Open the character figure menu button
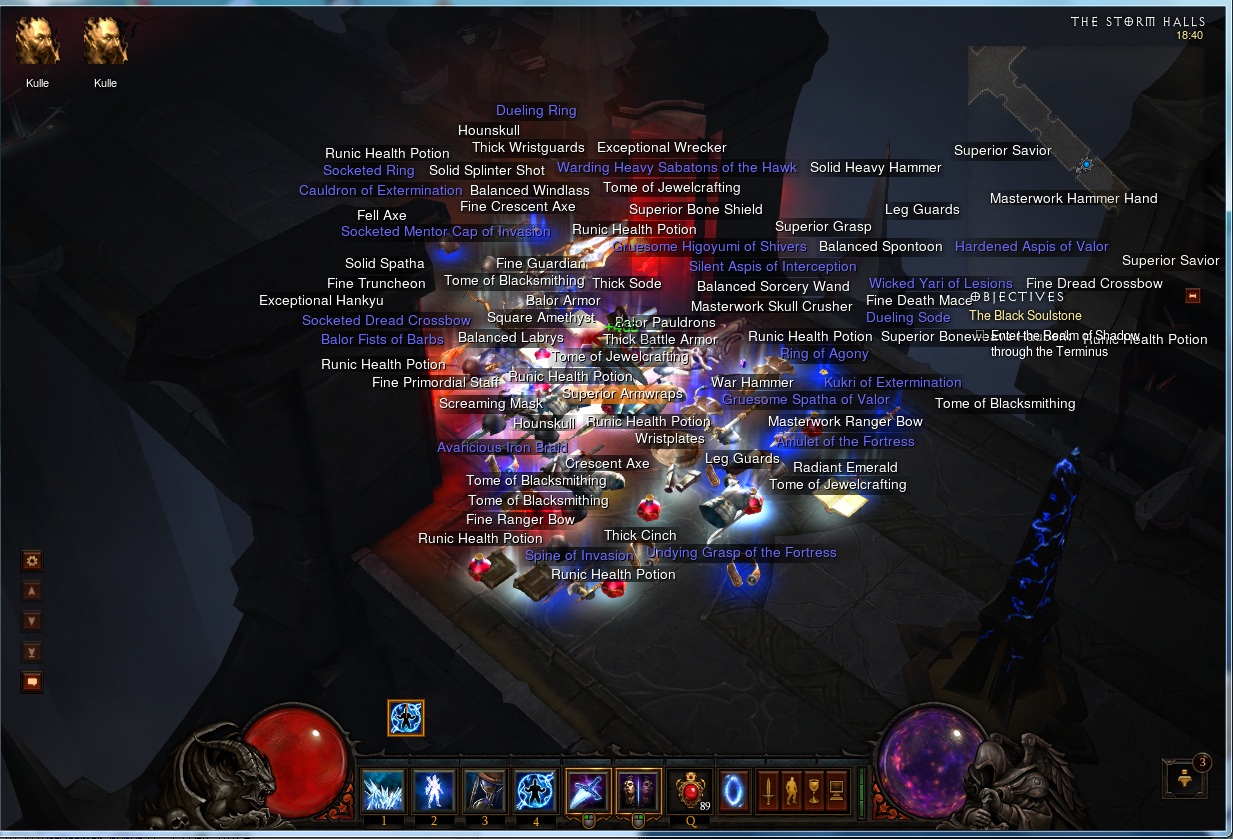This screenshot has height=839, width=1233. pyautogui.click(x=790, y=791)
